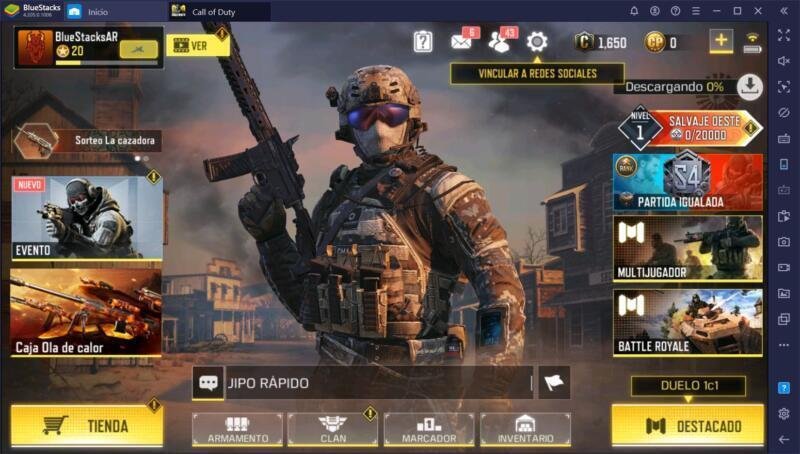Open Partida Igualada ranked mode
This screenshot has width=800, height=454.
pyautogui.click(x=688, y=181)
